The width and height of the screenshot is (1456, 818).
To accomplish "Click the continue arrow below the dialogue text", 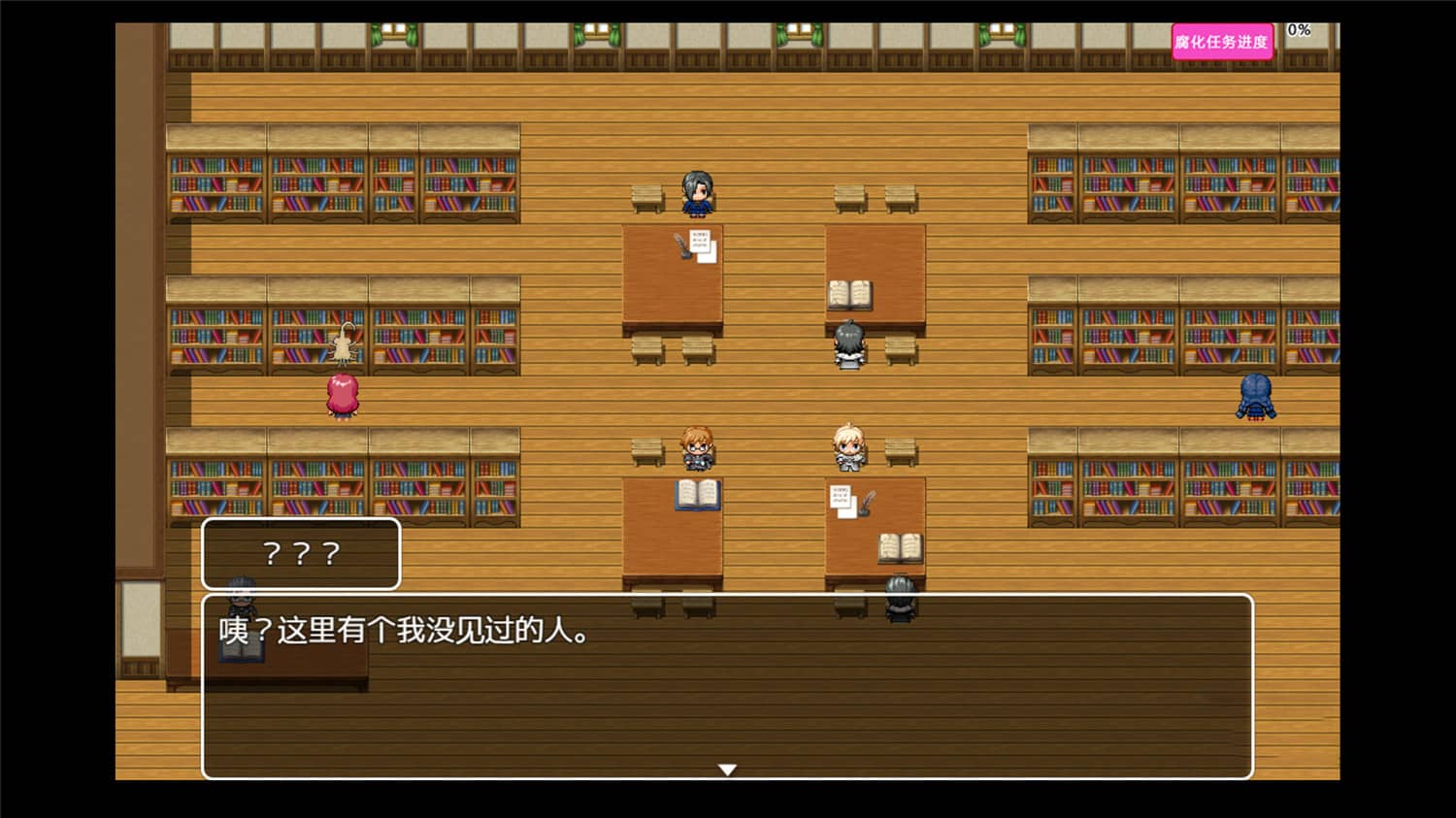I will point(728,768).
